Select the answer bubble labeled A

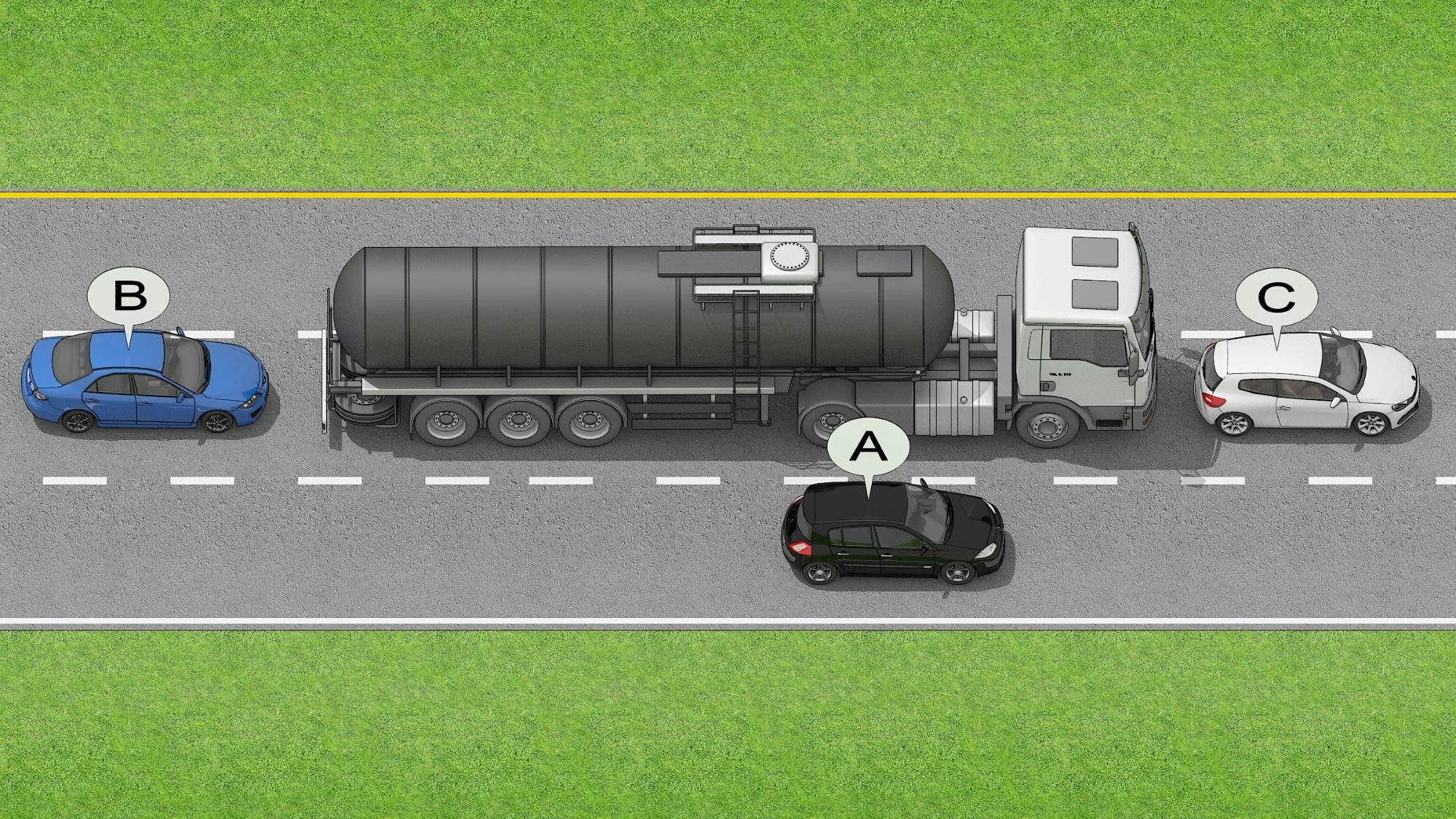[869, 446]
